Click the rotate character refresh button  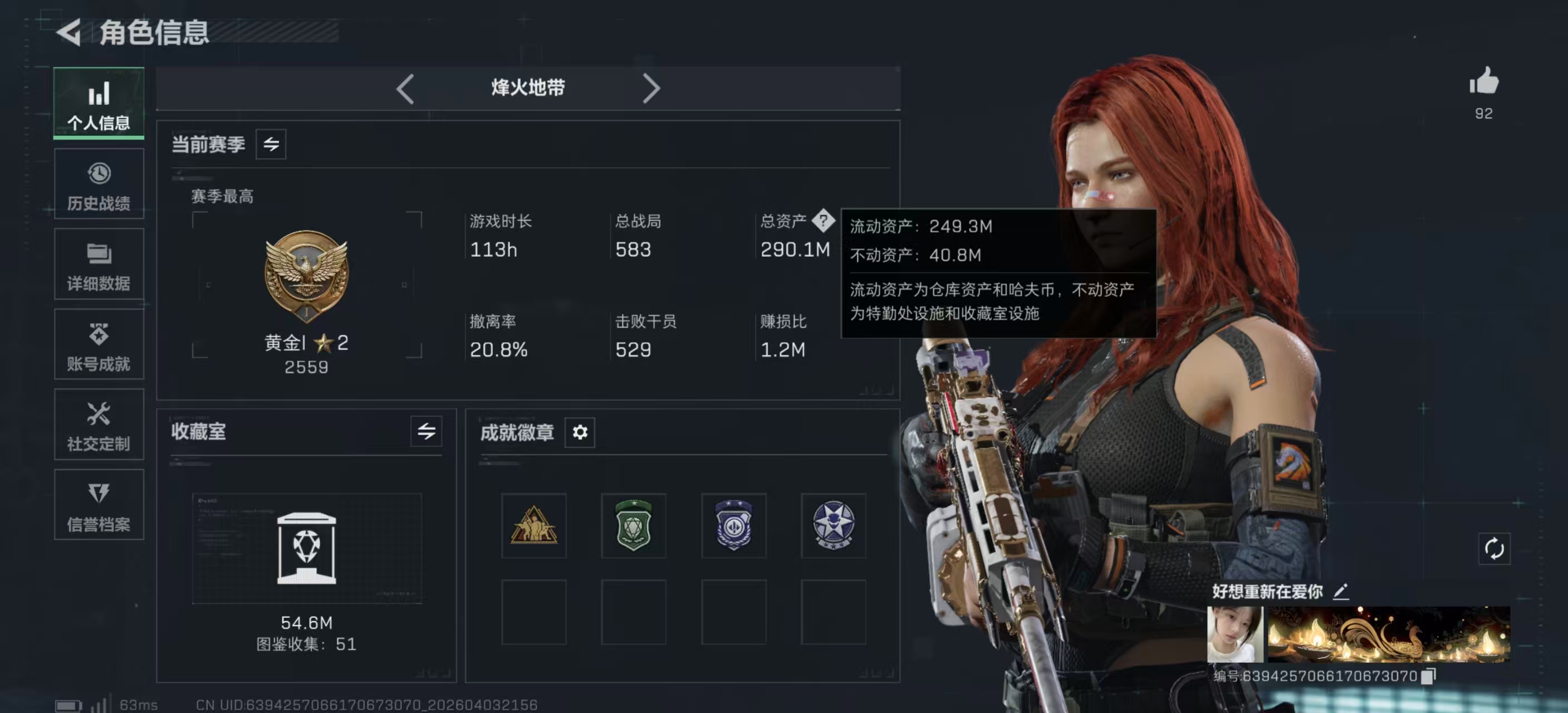1494,549
